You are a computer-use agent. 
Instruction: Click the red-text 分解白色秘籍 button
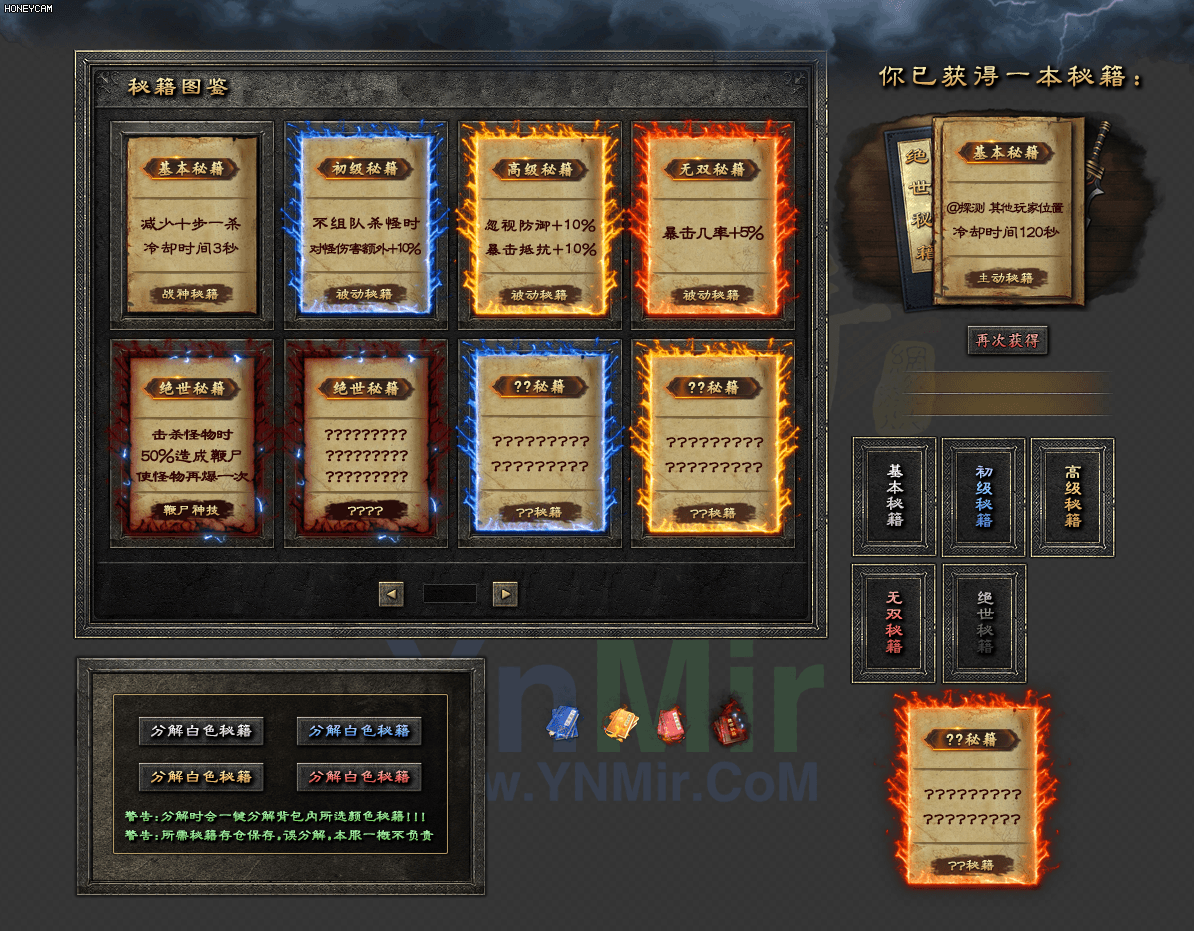(x=359, y=777)
